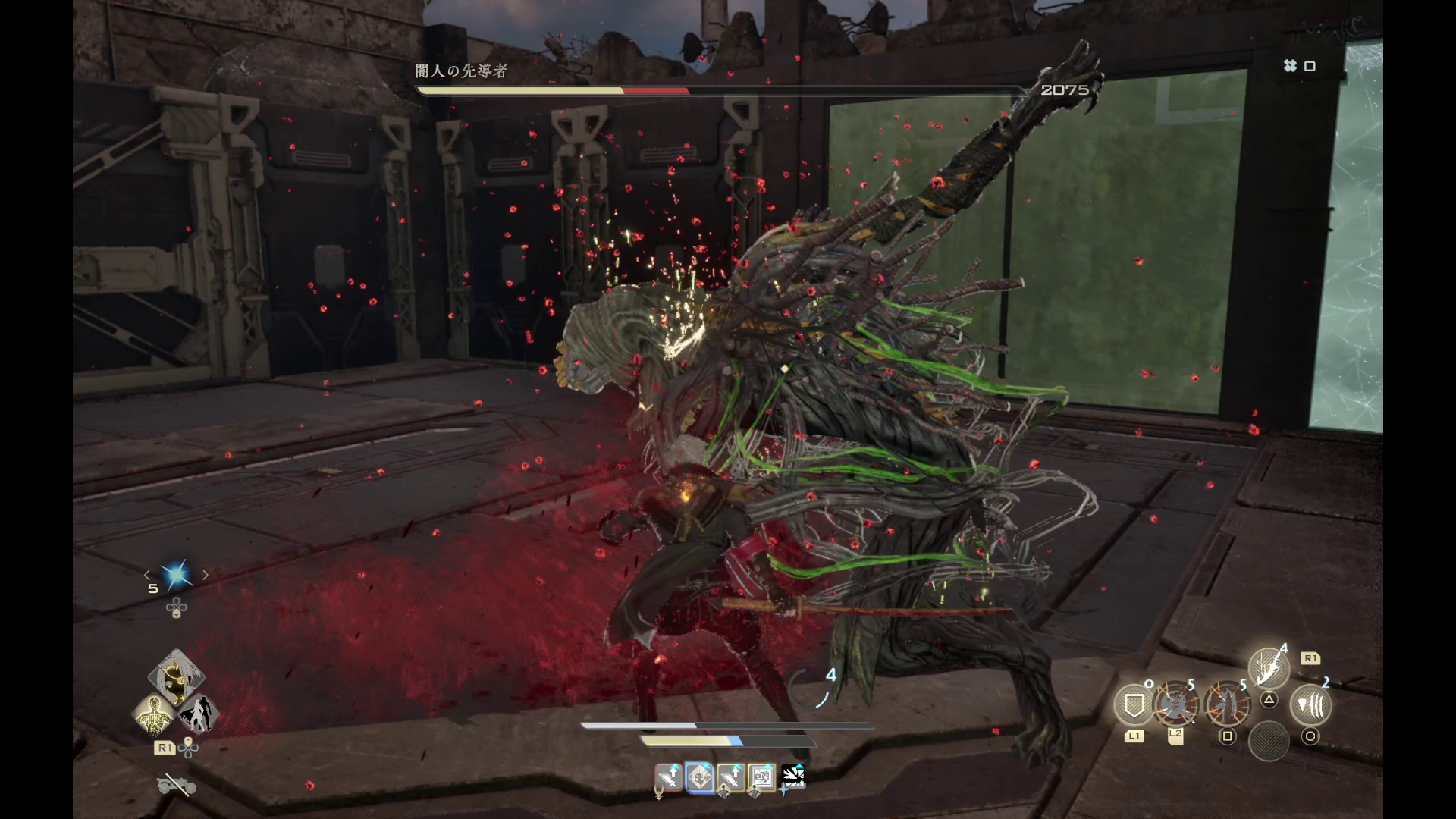Select the glowing blue star item
1456x819 pixels.
pos(176,575)
